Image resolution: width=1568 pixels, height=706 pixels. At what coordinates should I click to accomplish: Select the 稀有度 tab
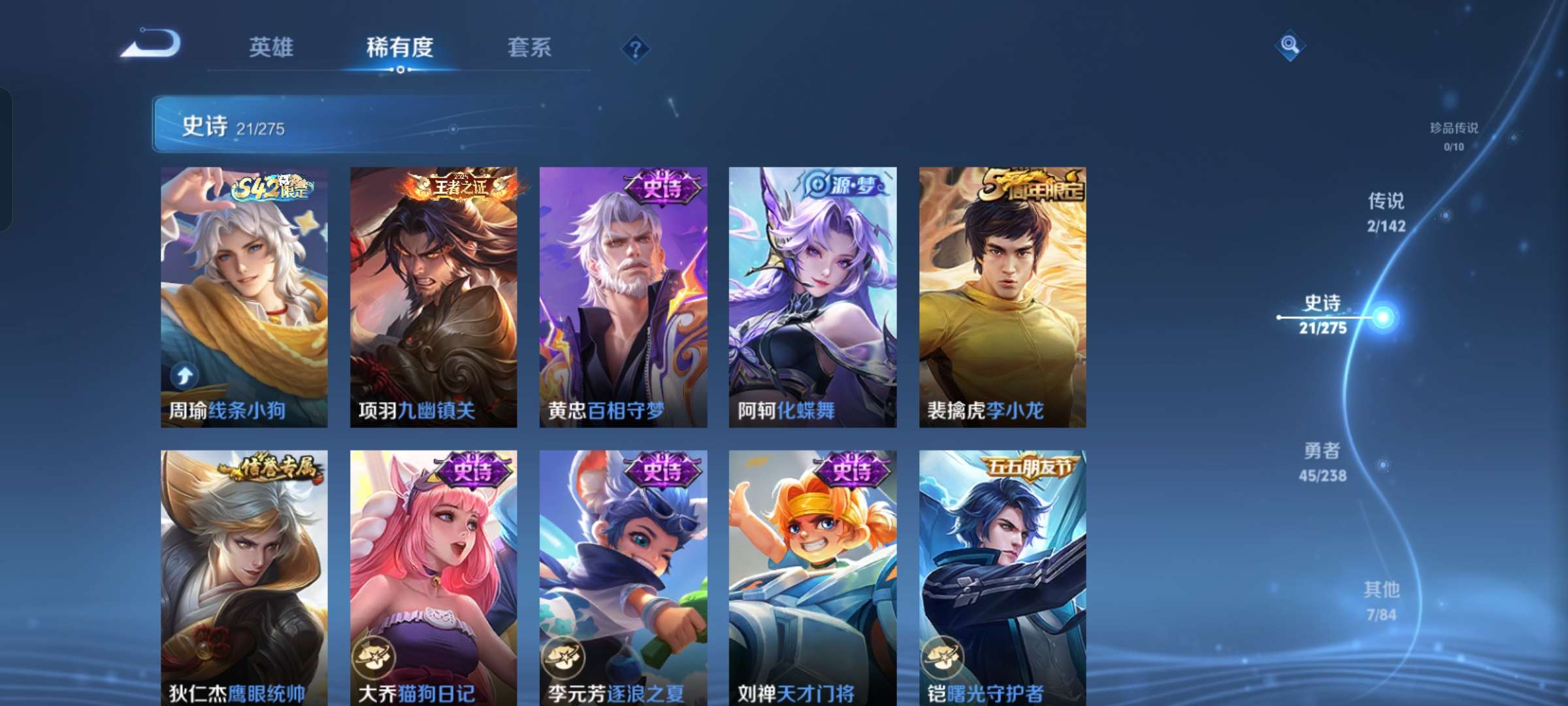pyautogui.click(x=400, y=47)
